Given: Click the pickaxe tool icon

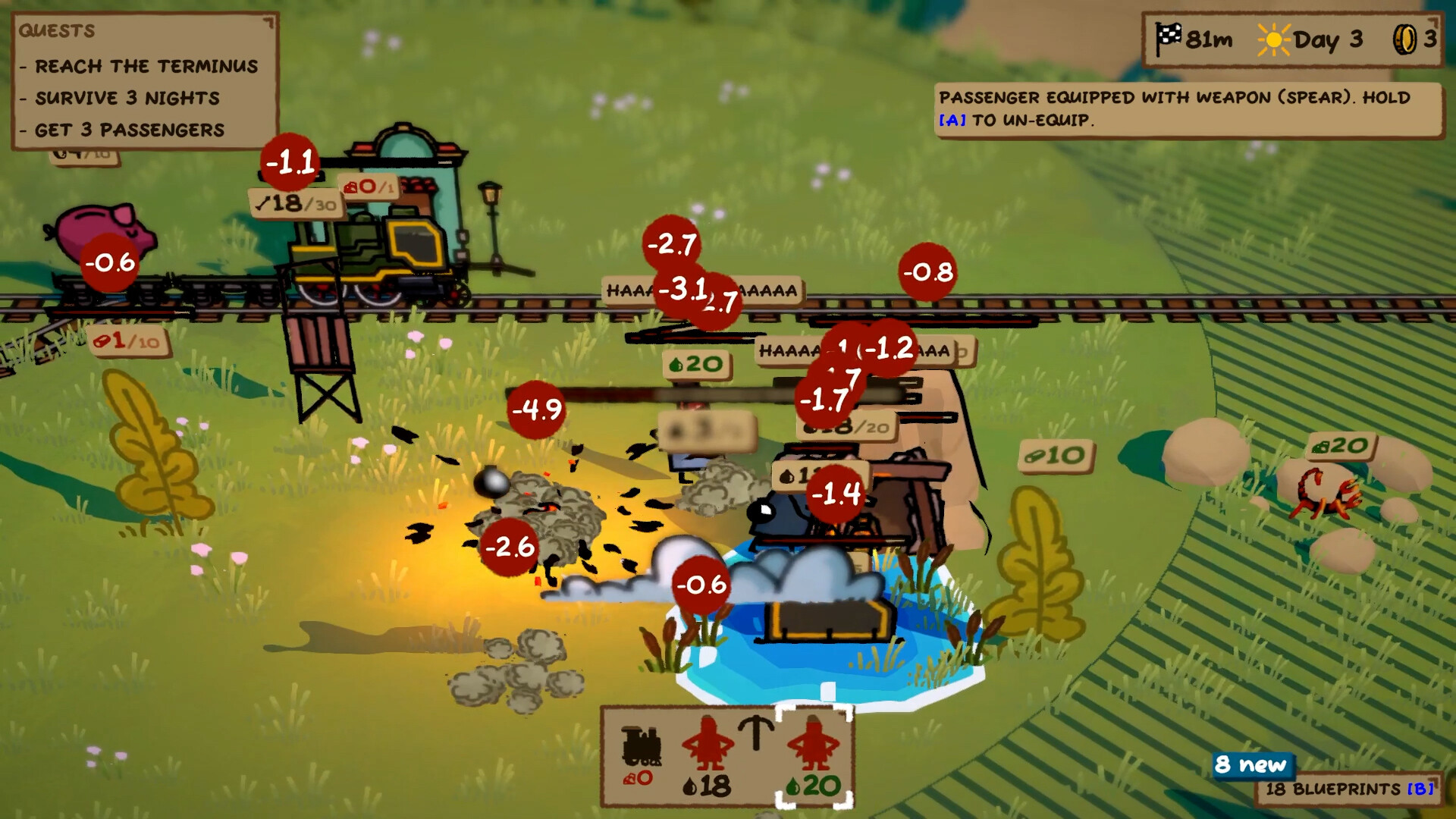Looking at the screenshot, I should coord(755,733).
